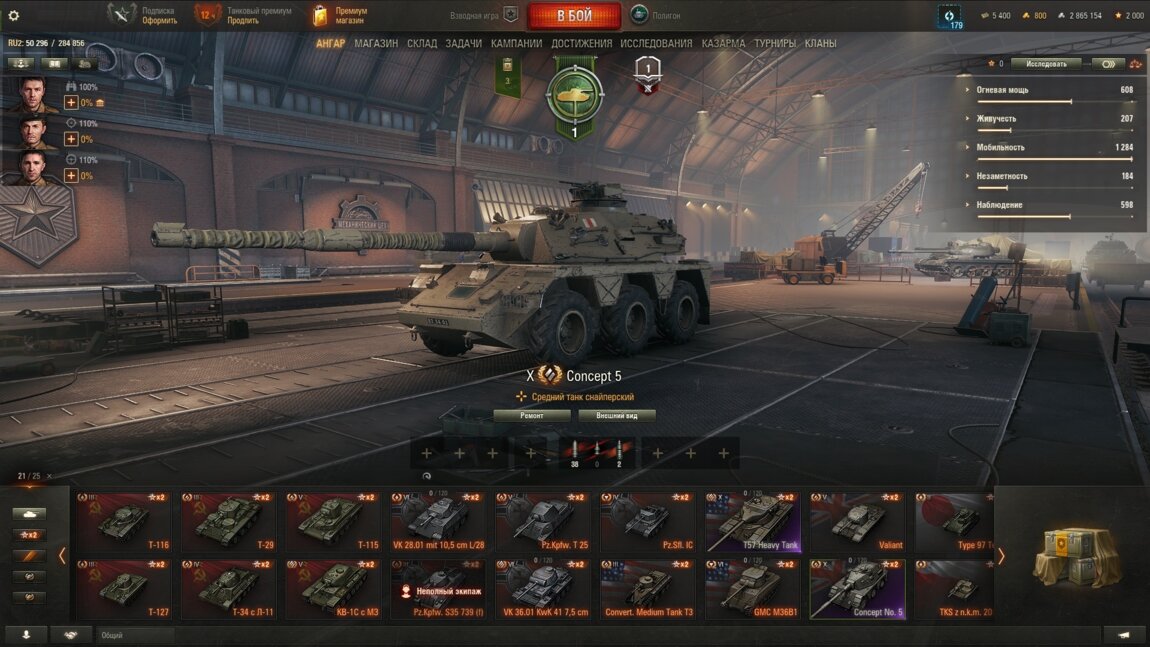Click the Общий chat input field
Viewport: 1150px width, 647px height.
coord(135,635)
